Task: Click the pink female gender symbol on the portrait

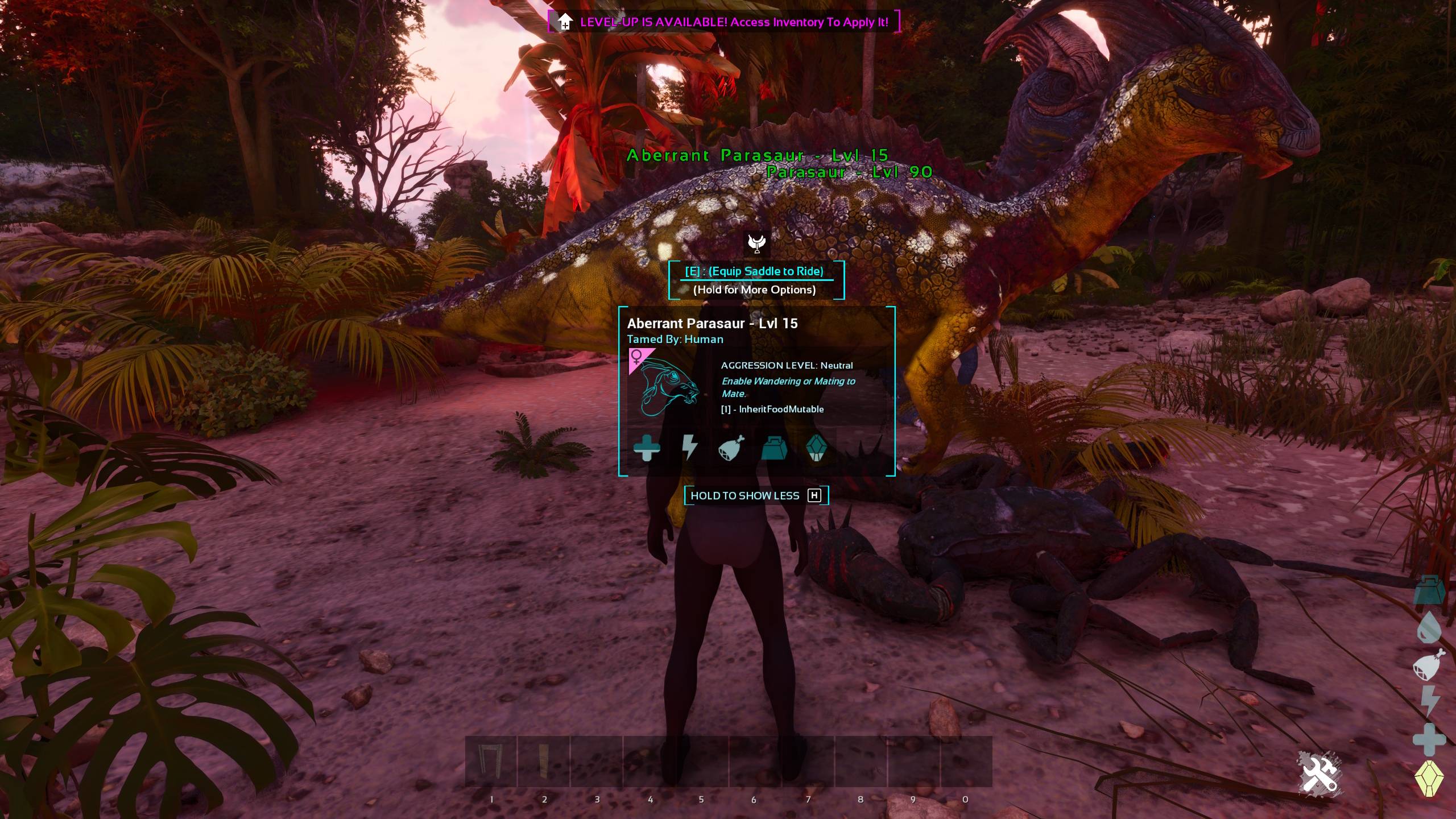Action: tap(637, 357)
